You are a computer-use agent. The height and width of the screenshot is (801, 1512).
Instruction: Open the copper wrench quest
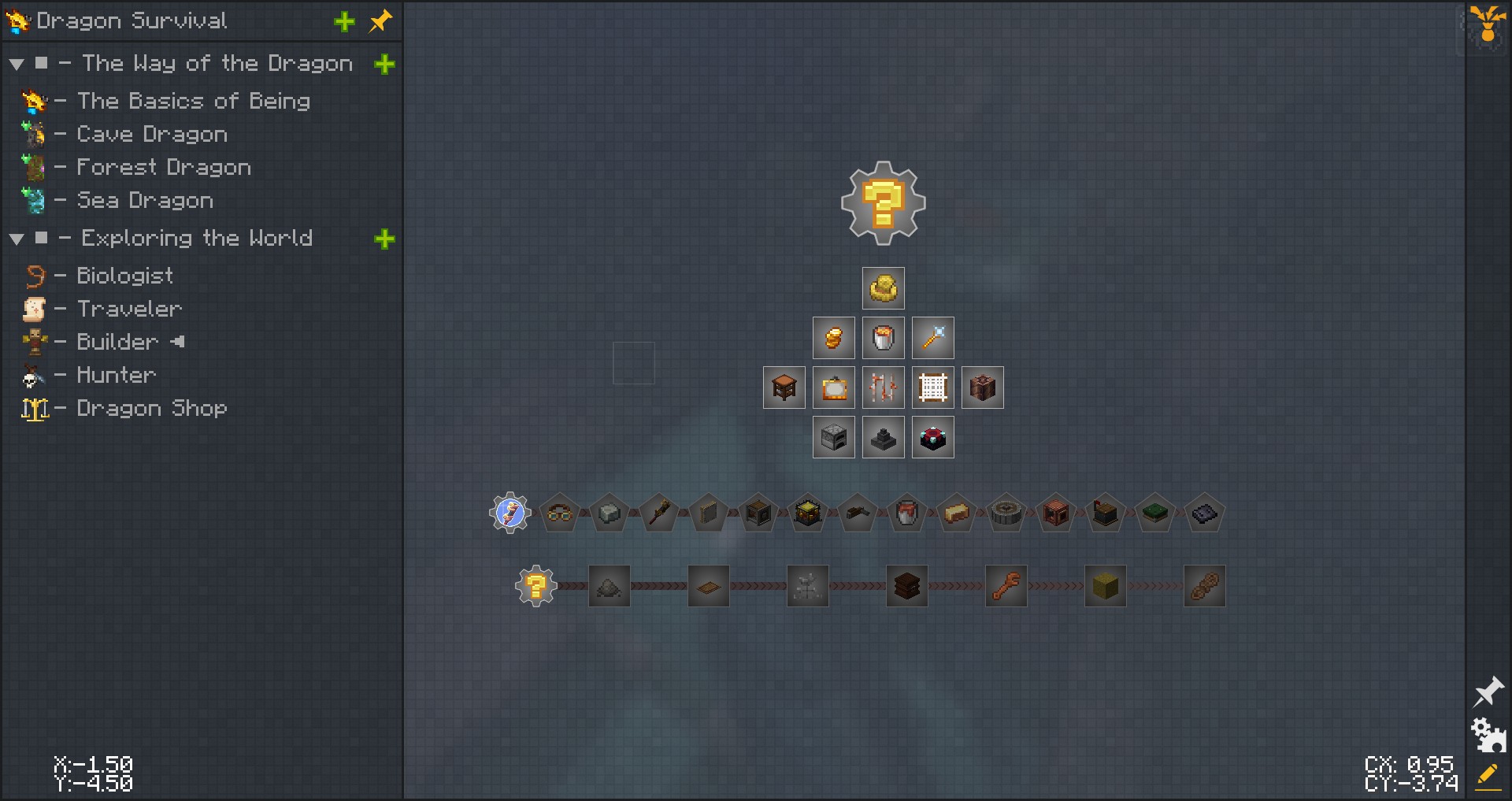pyautogui.click(x=1006, y=586)
